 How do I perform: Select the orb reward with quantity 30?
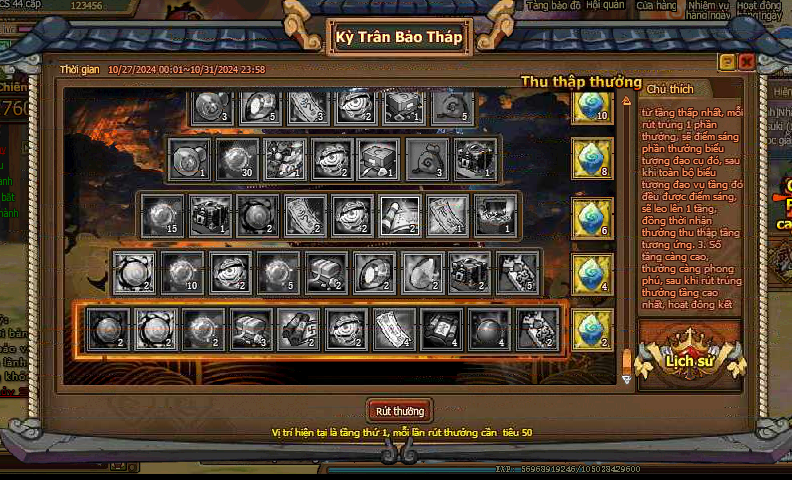(236, 158)
